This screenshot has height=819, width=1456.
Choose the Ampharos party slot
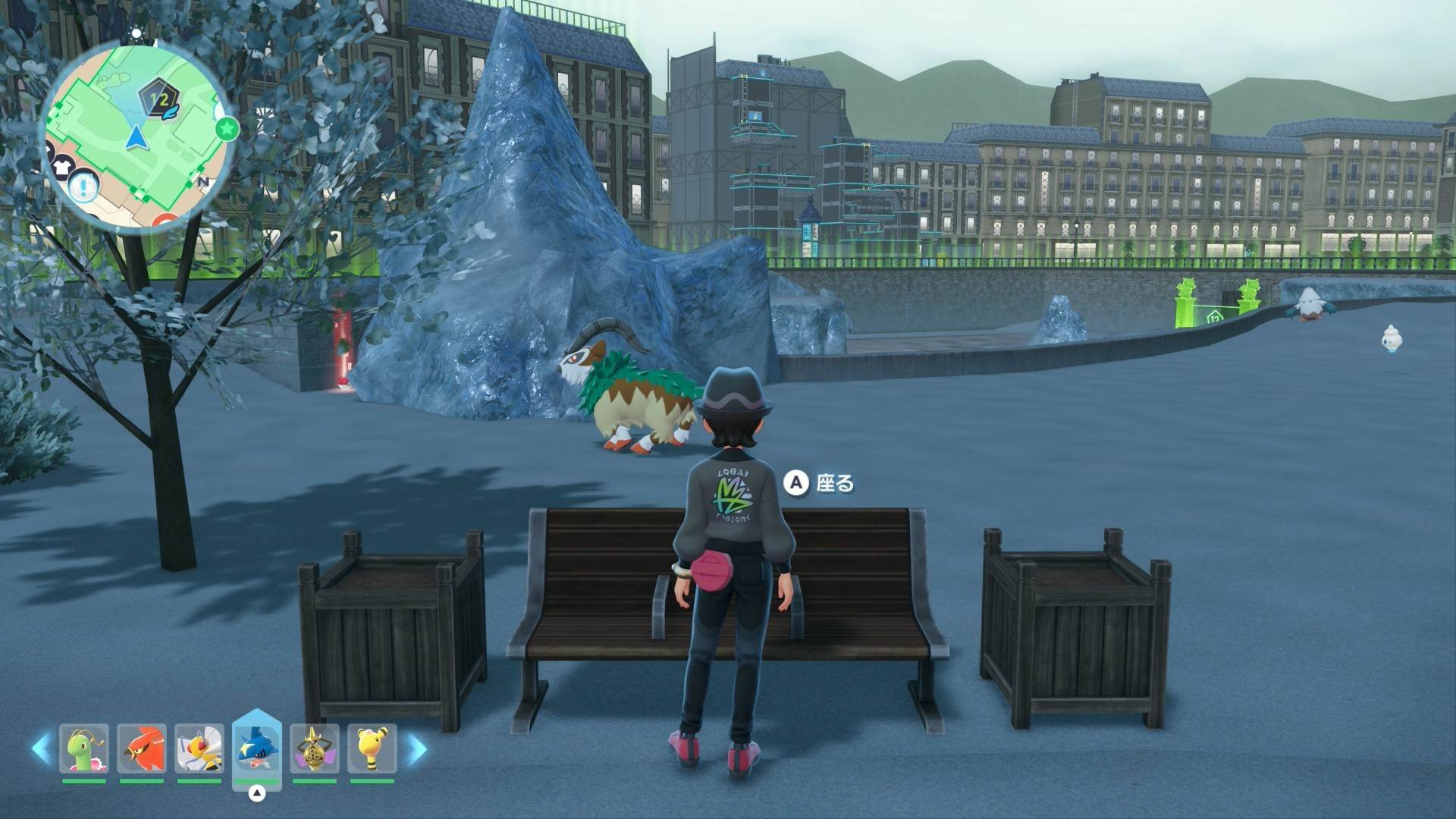tap(372, 749)
